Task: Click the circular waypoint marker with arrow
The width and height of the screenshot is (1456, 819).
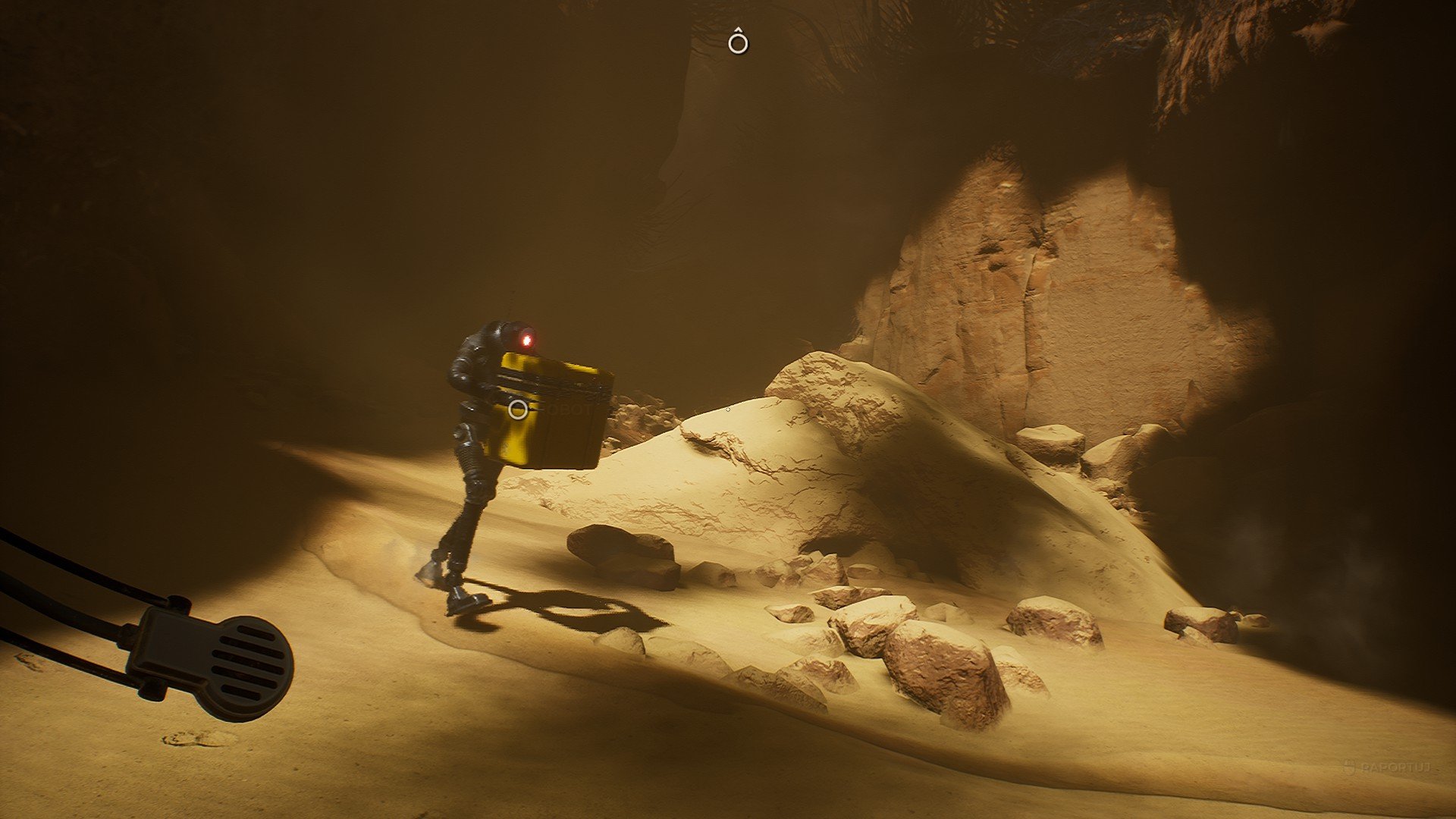Action: coord(738,43)
